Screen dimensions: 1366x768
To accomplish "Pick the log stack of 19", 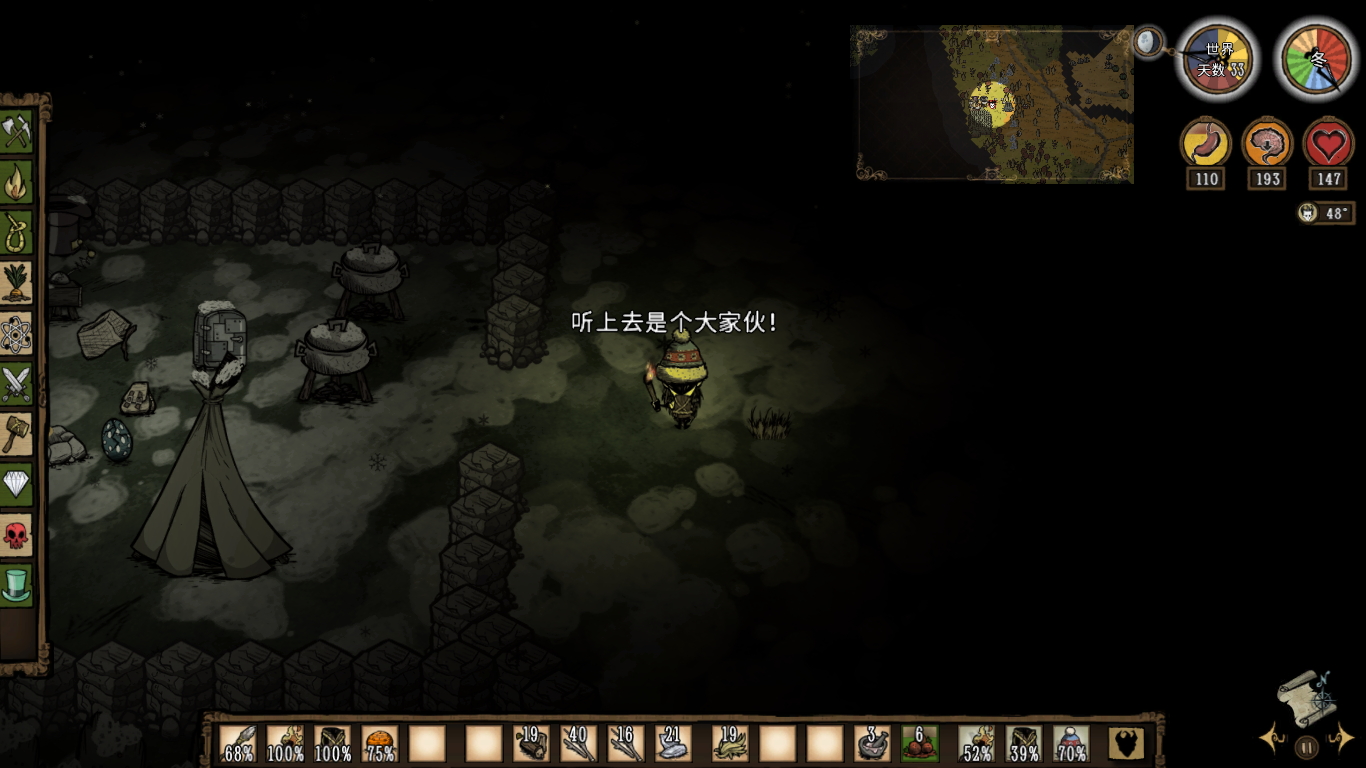I will tap(530, 744).
